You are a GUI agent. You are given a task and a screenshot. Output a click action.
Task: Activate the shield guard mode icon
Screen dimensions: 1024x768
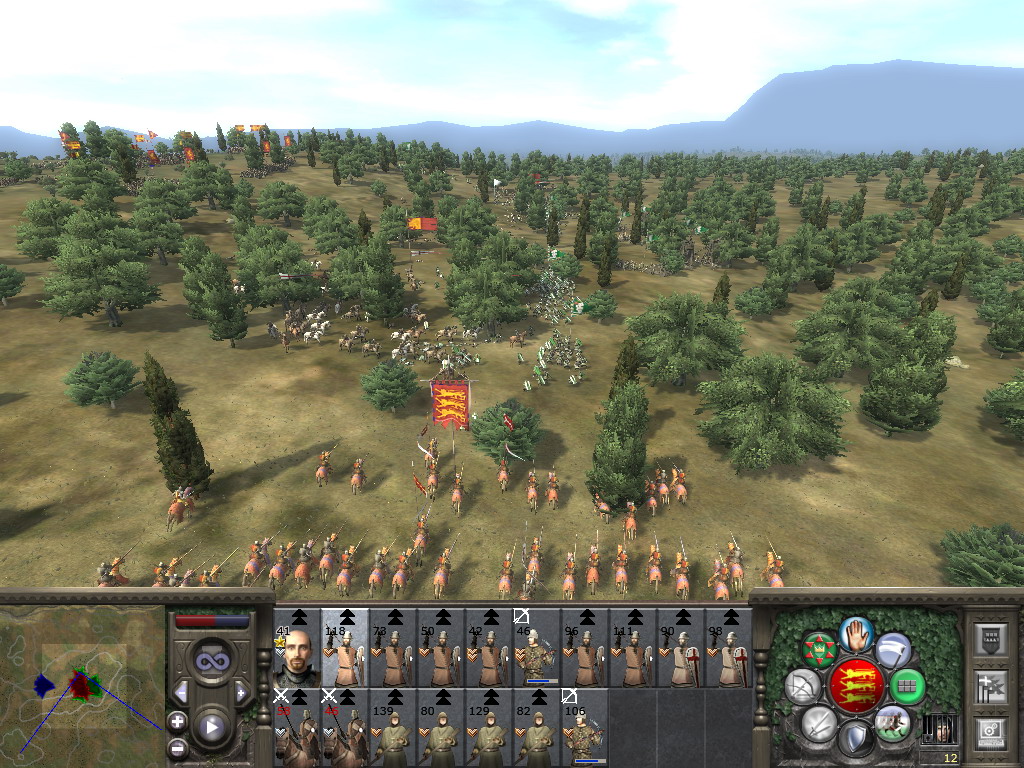point(855,740)
